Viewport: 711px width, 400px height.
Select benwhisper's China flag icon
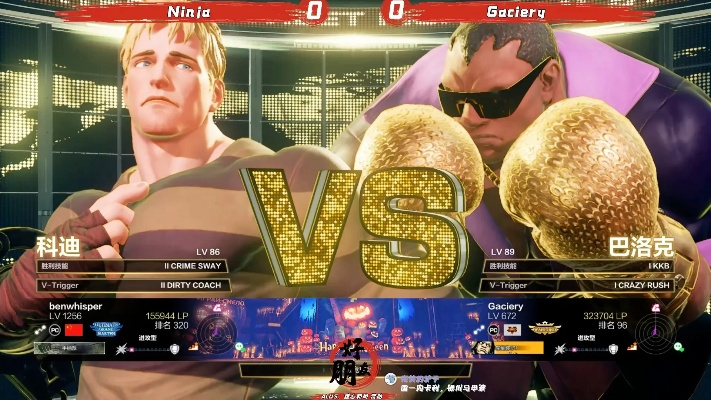(x=73, y=329)
